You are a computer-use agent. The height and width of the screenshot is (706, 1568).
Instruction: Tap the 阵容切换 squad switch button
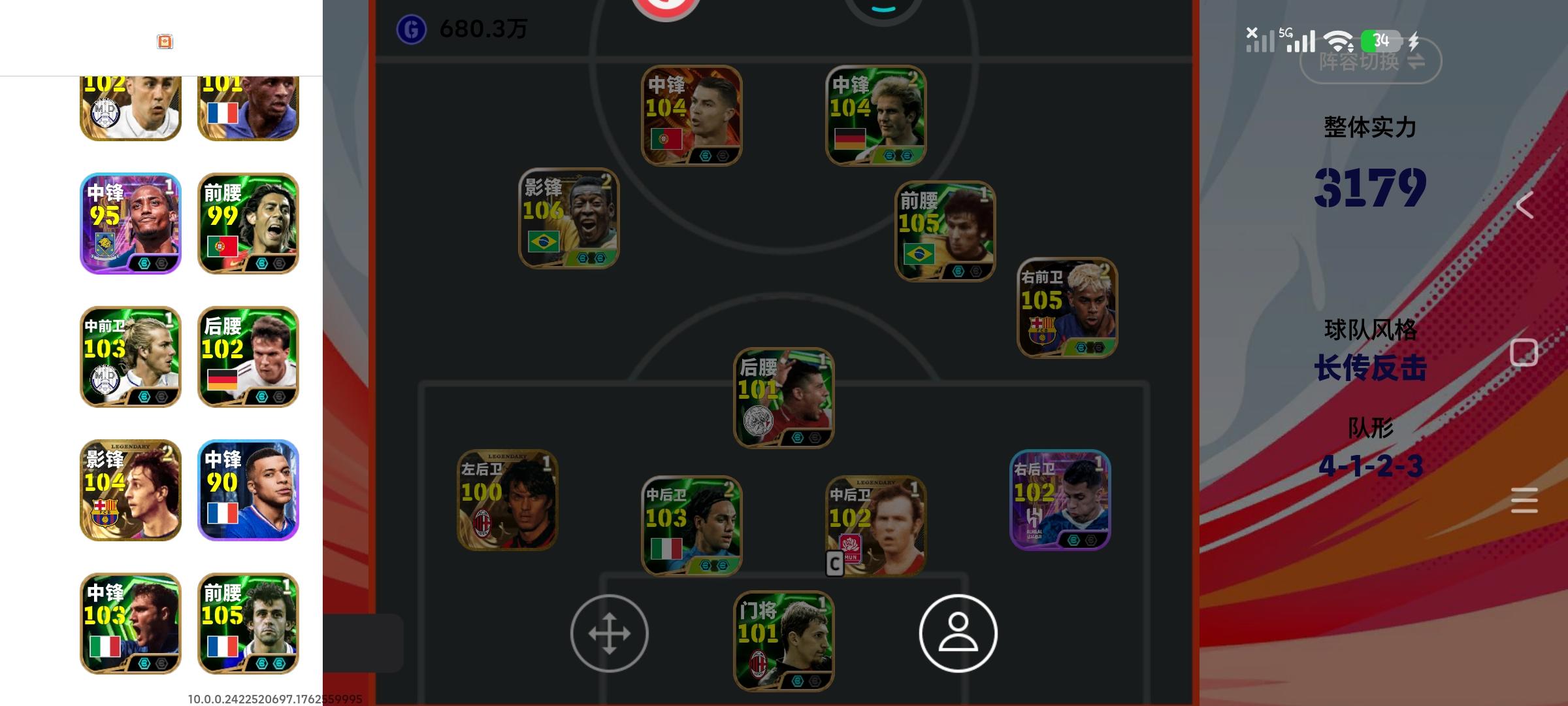(x=1370, y=61)
